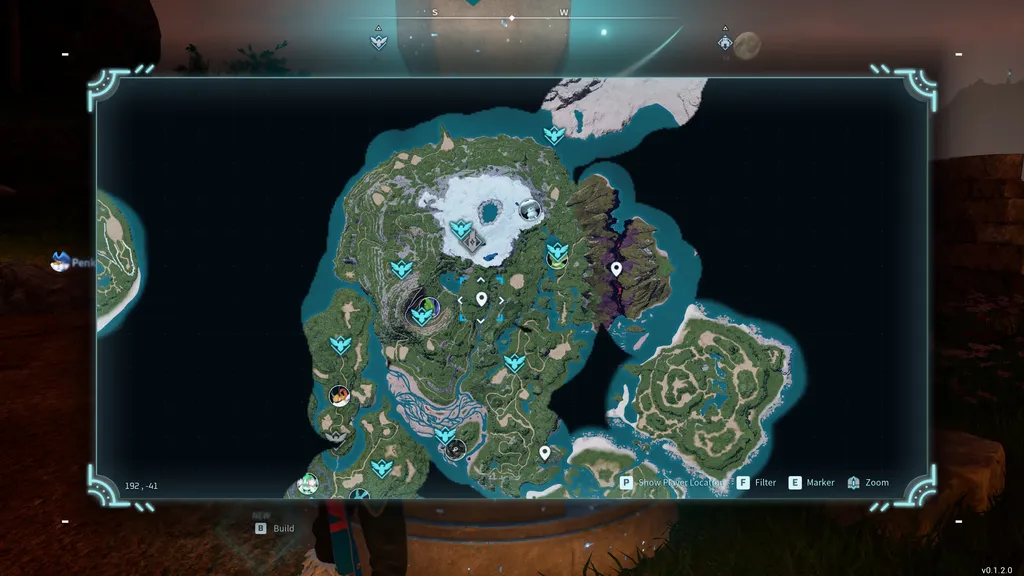Select the orange fox boss portrait
This screenshot has width=1024, height=576.
click(x=340, y=395)
